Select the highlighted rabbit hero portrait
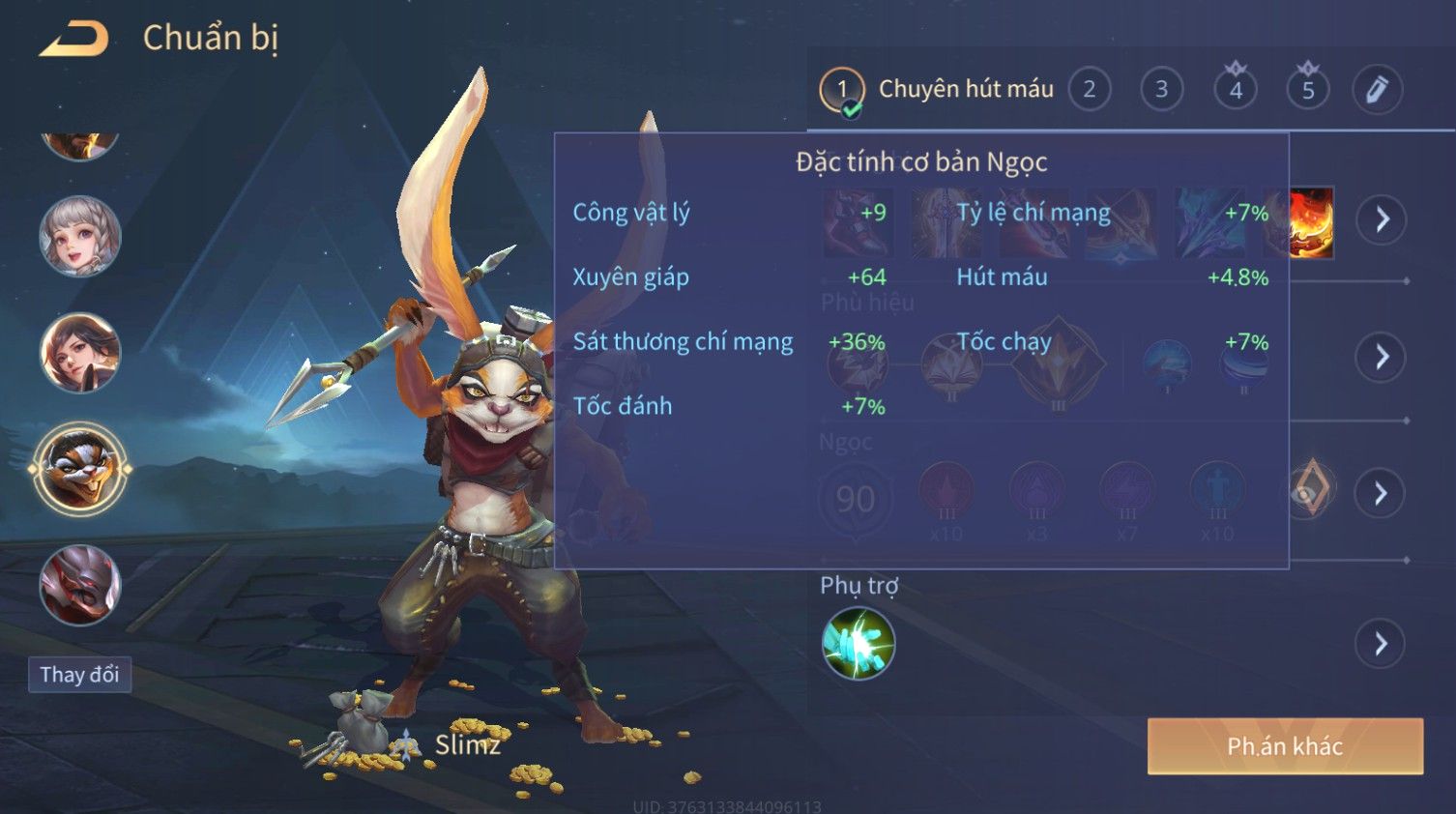Screen dimensions: 1456x814 click(79, 469)
